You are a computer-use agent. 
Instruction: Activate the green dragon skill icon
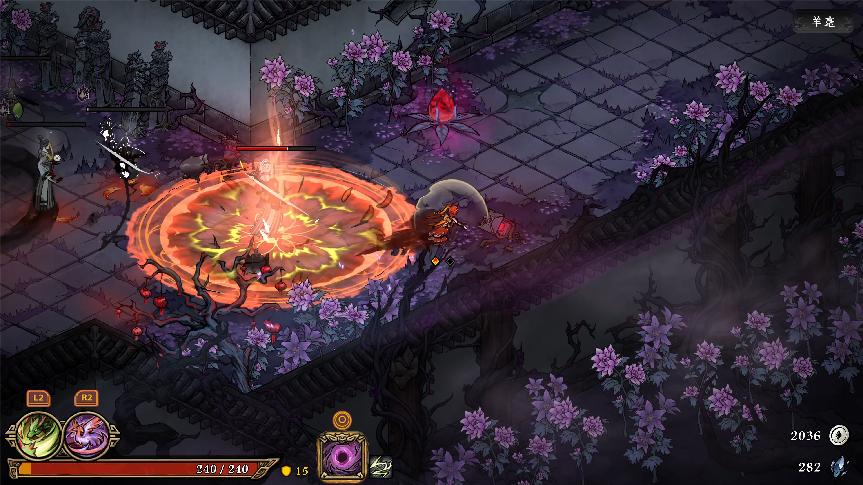pos(37,434)
